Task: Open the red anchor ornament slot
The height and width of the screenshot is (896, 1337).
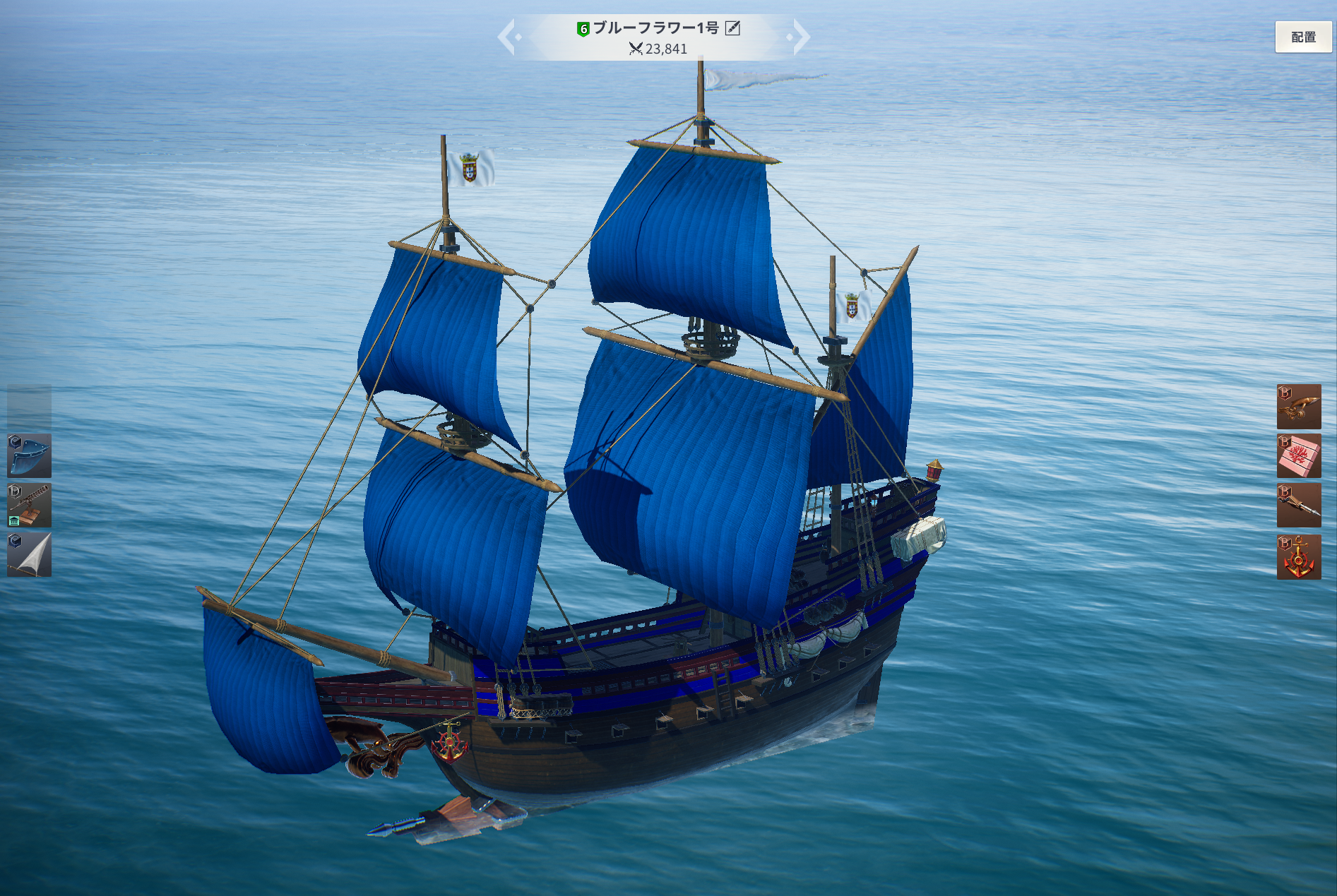Action: coord(1298,556)
